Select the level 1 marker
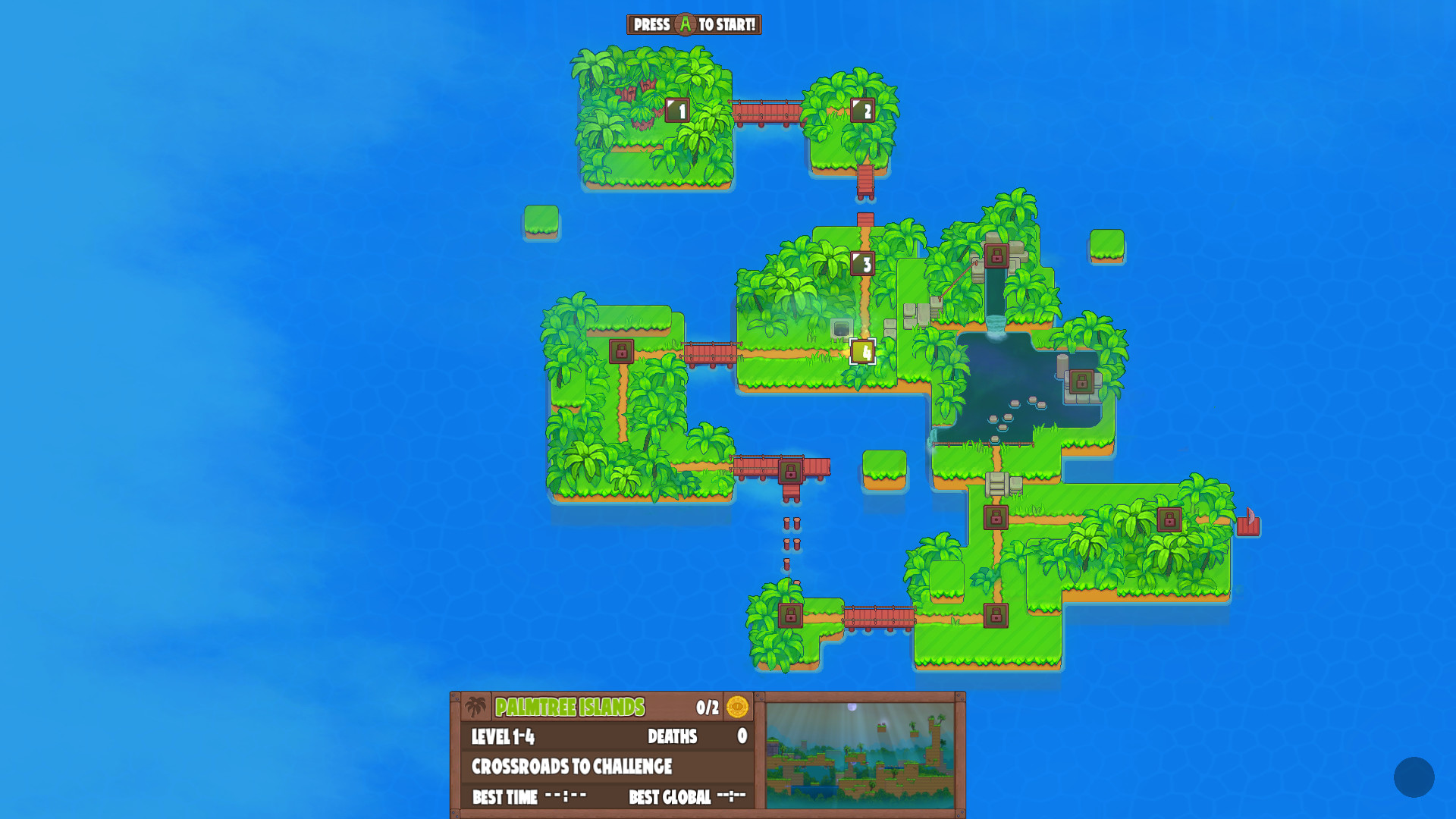Image resolution: width=1456 pixels, height=819 pixels. point(678,111)
